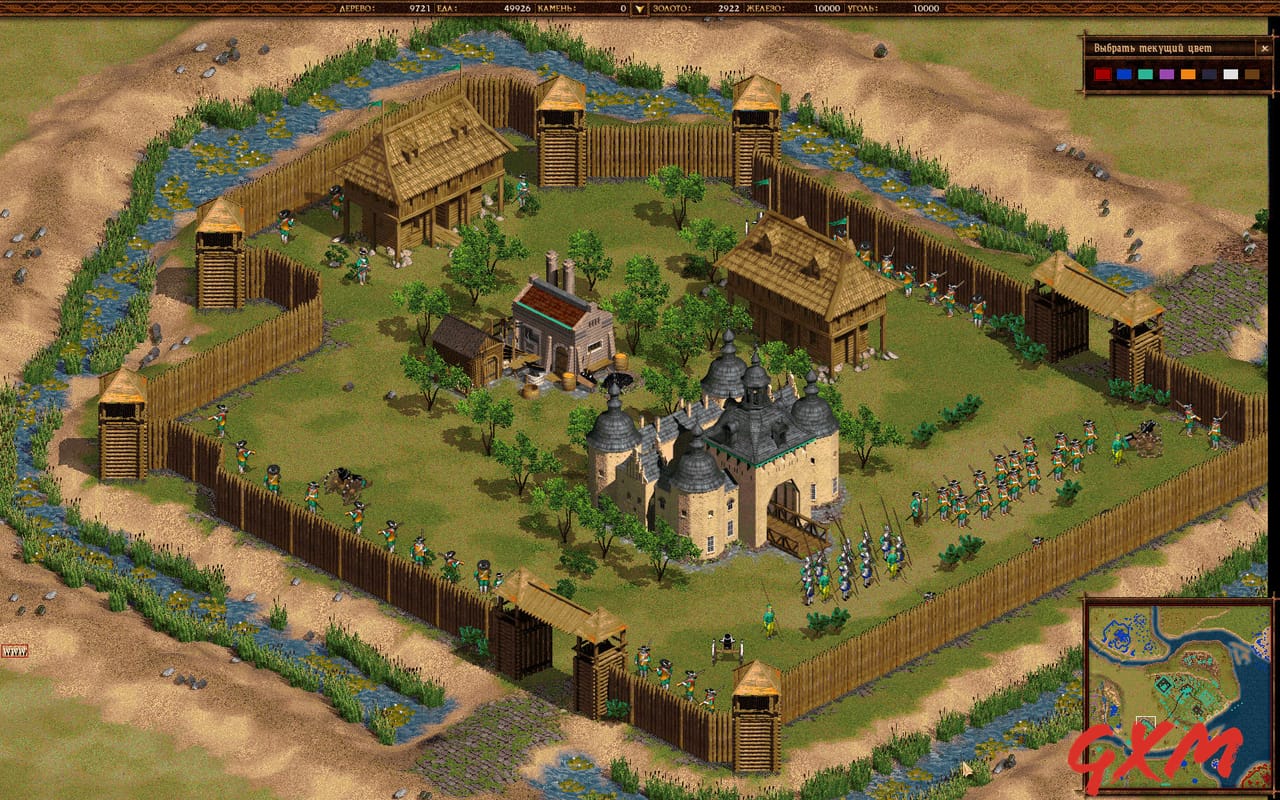Select the red player color swatch
1280x800 pixels.
point(1103,74)
